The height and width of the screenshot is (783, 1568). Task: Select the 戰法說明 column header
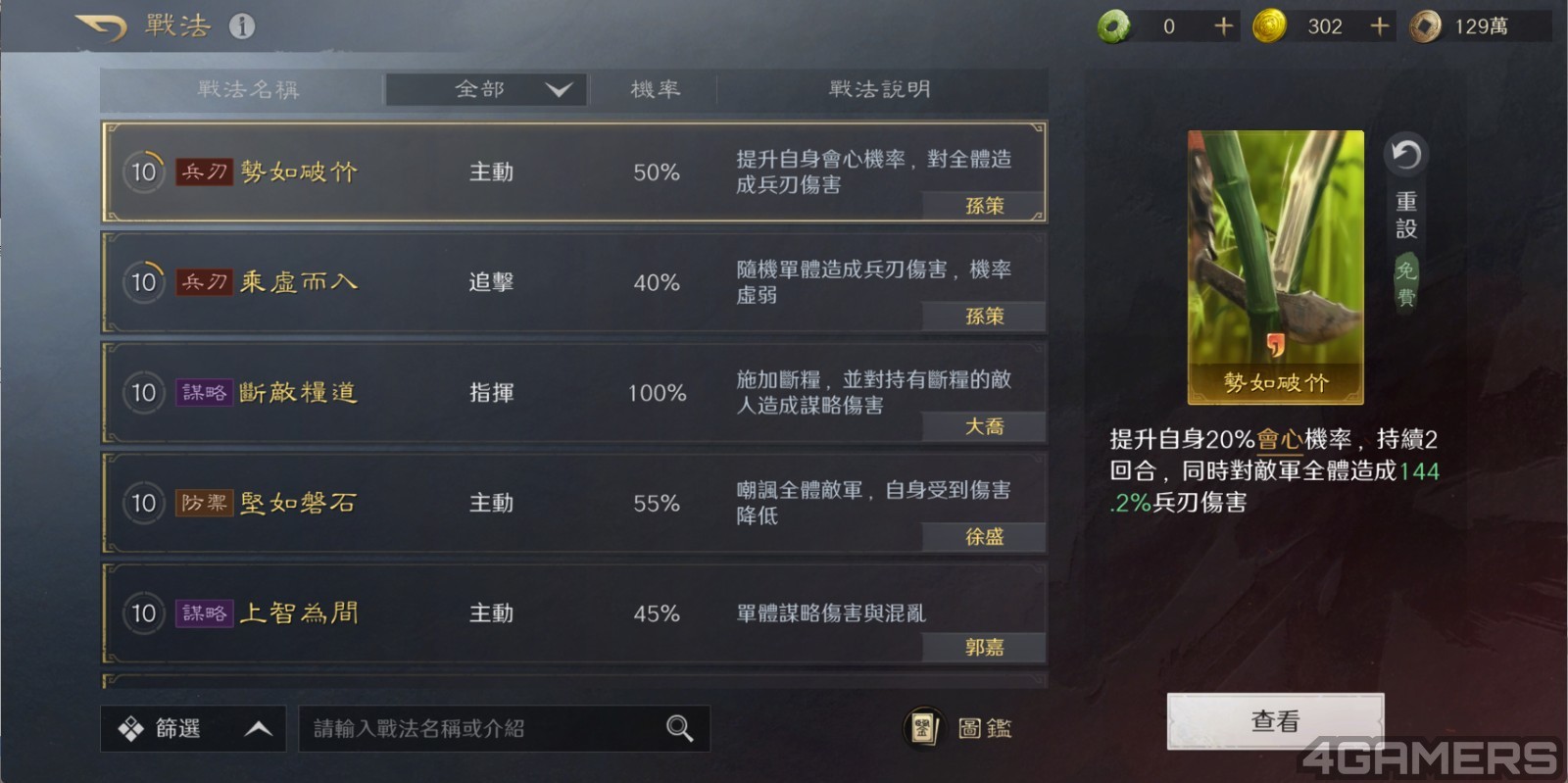[877, 88]
